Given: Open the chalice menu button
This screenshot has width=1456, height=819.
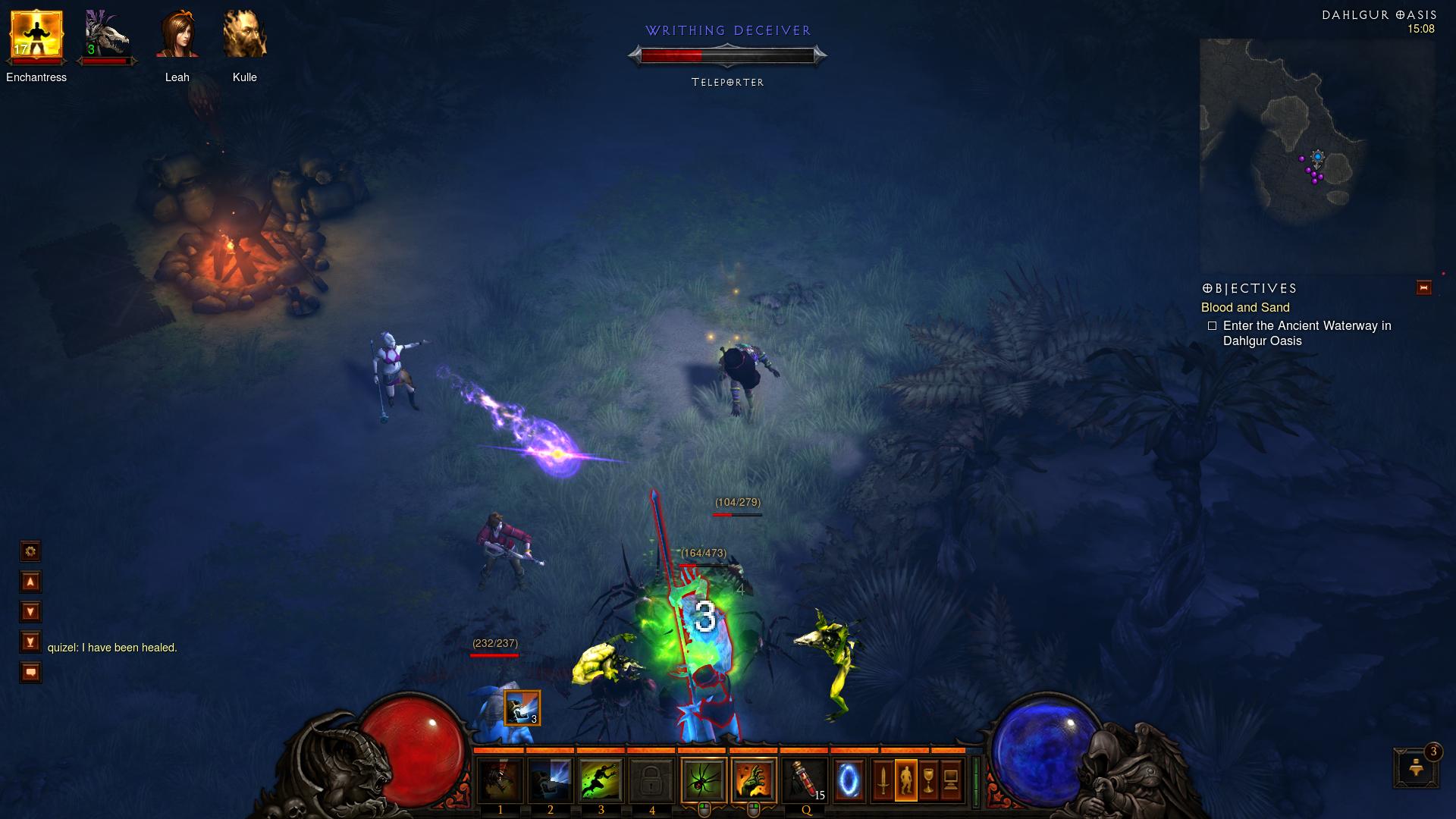Looking at the screenshot, I should [x=928, y=780].
